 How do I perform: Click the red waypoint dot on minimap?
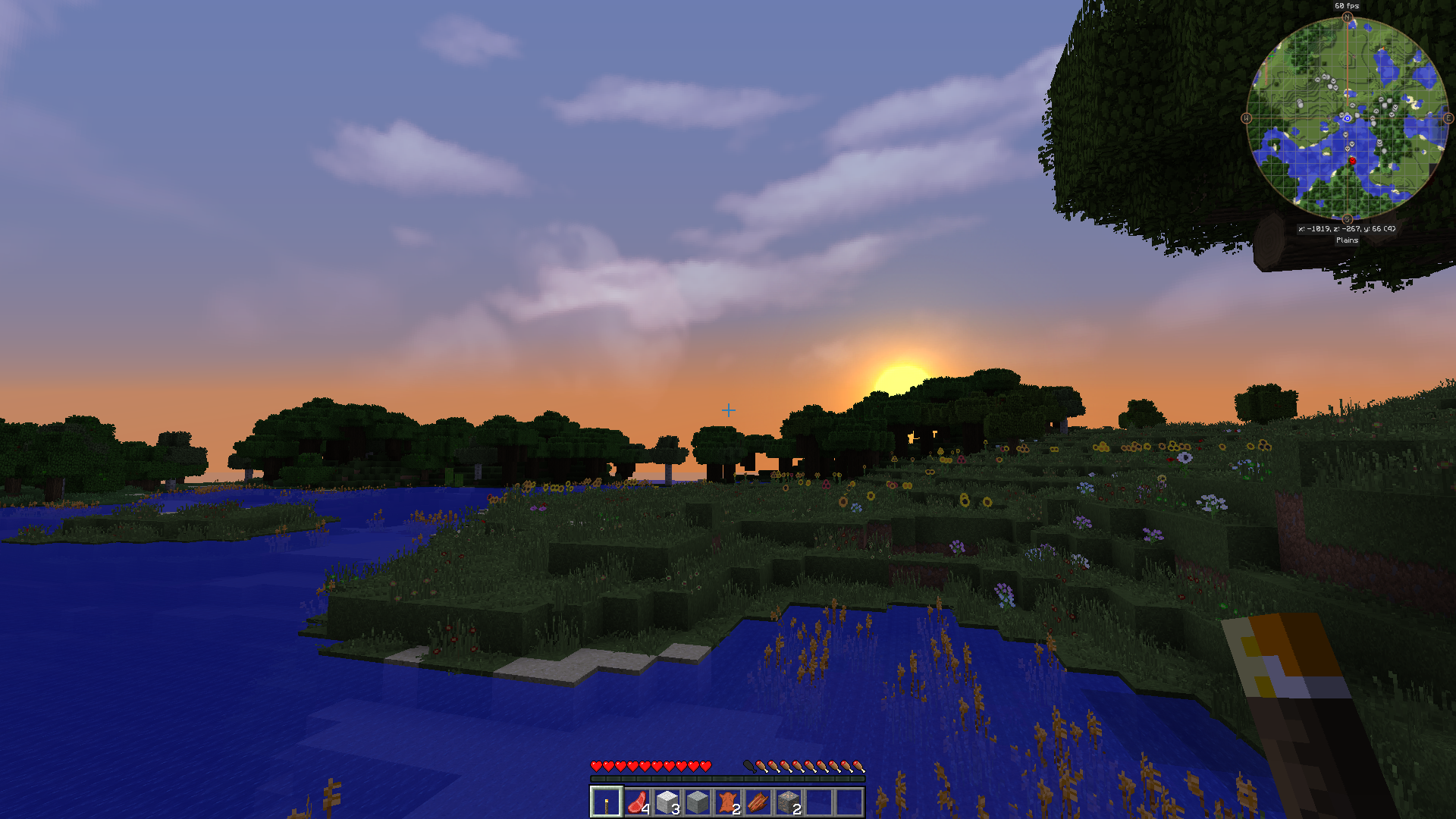coord(1352,161)
